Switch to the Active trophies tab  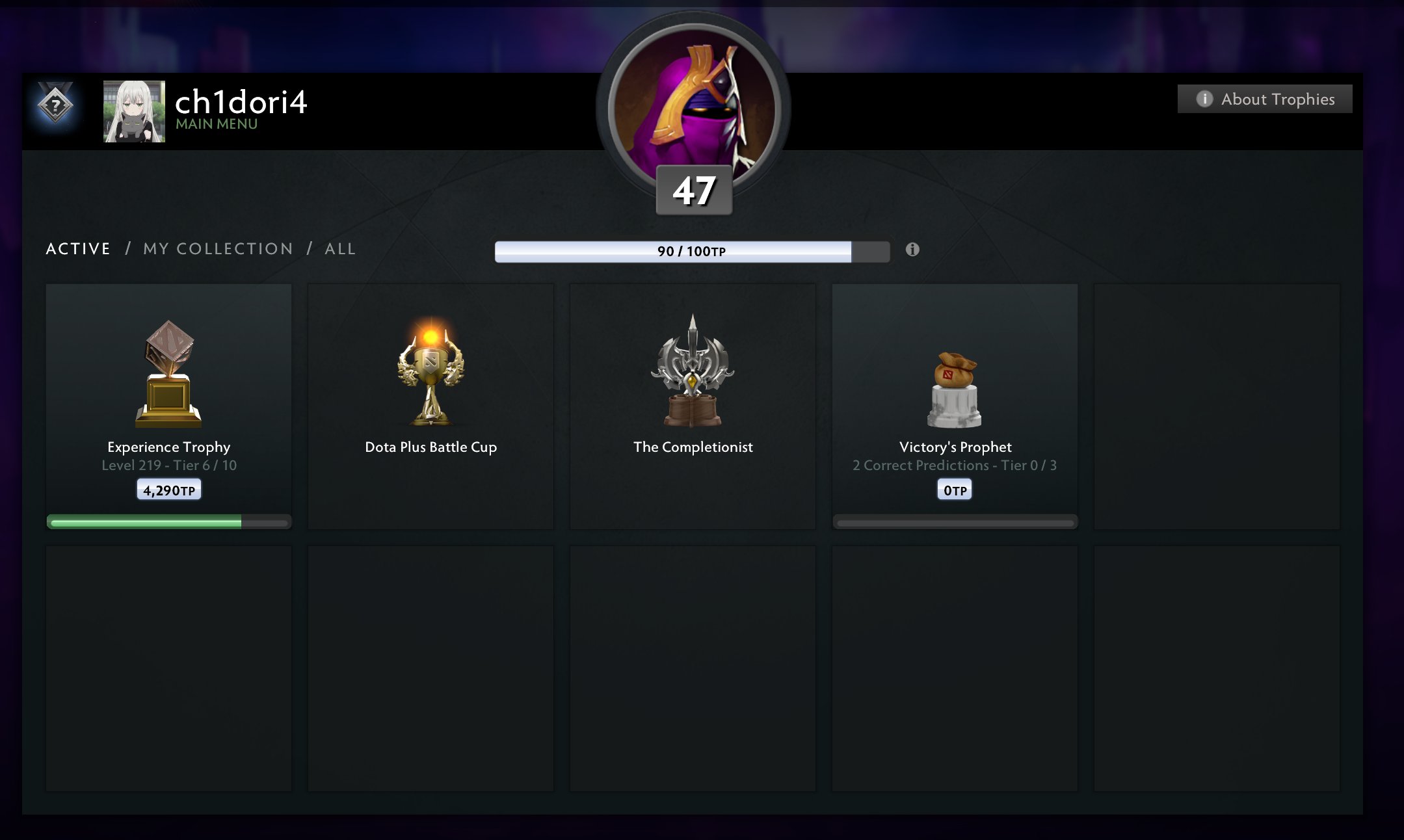[78, 249]
